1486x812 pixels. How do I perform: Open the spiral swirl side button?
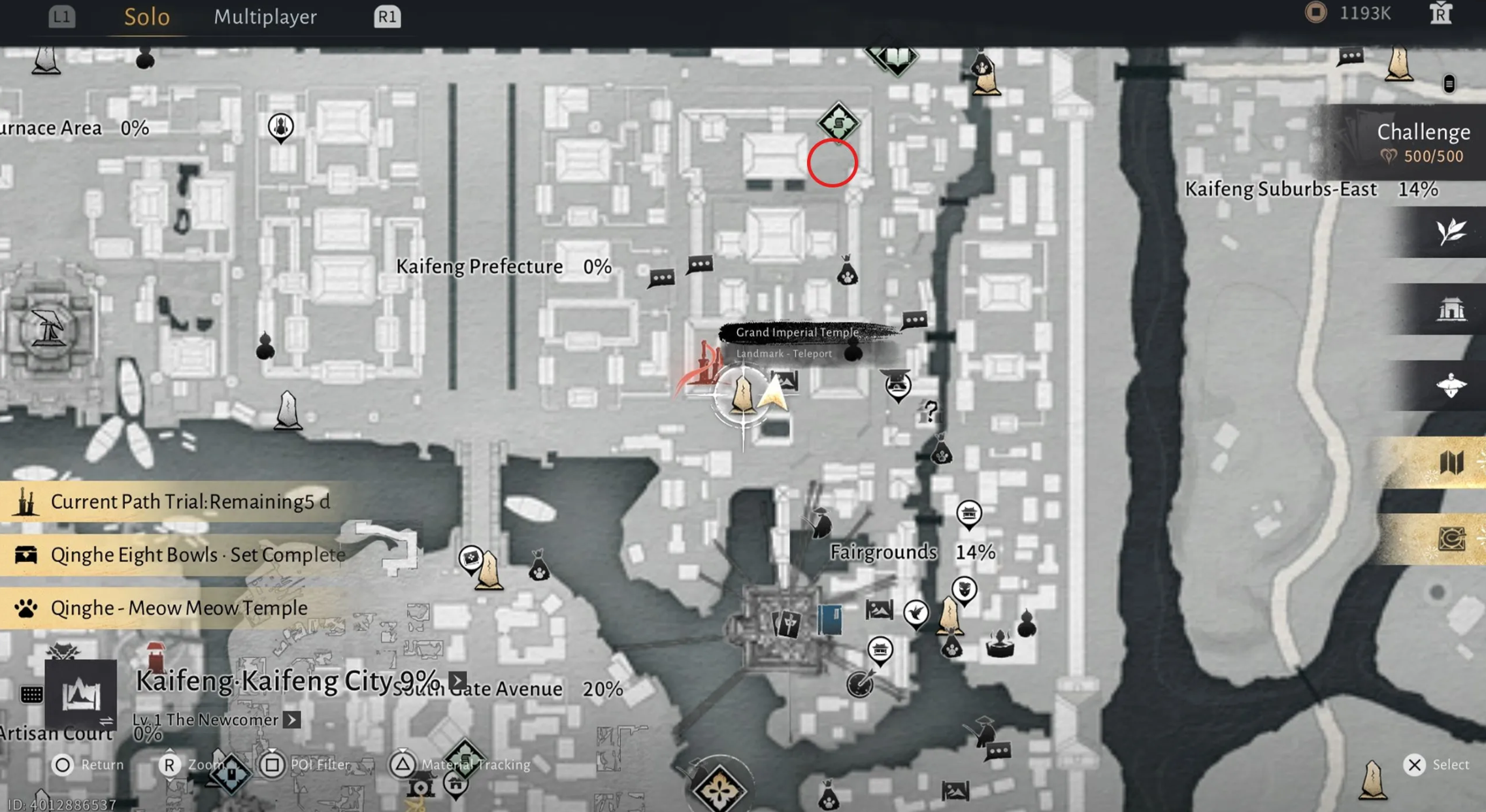coord(1451,539)
